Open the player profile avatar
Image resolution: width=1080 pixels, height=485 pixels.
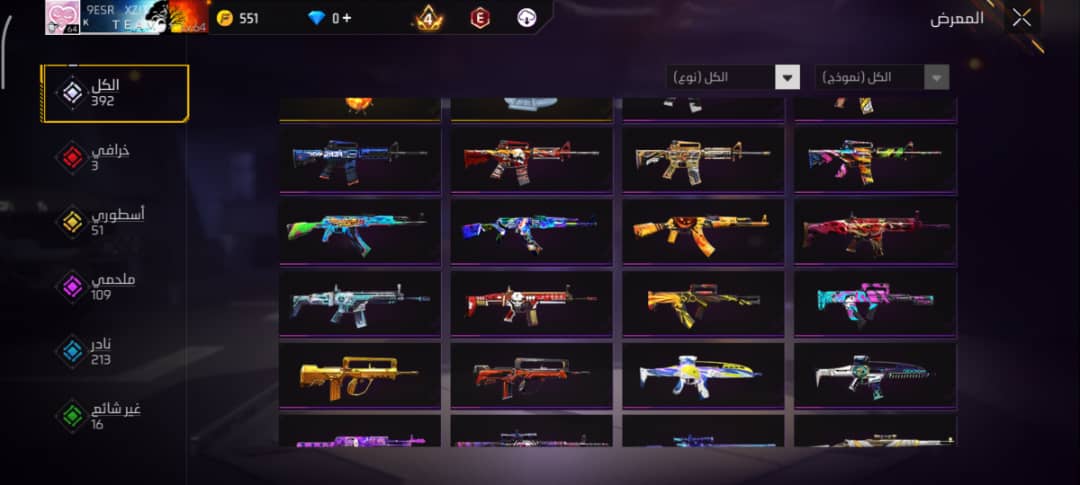coord(62,17)
